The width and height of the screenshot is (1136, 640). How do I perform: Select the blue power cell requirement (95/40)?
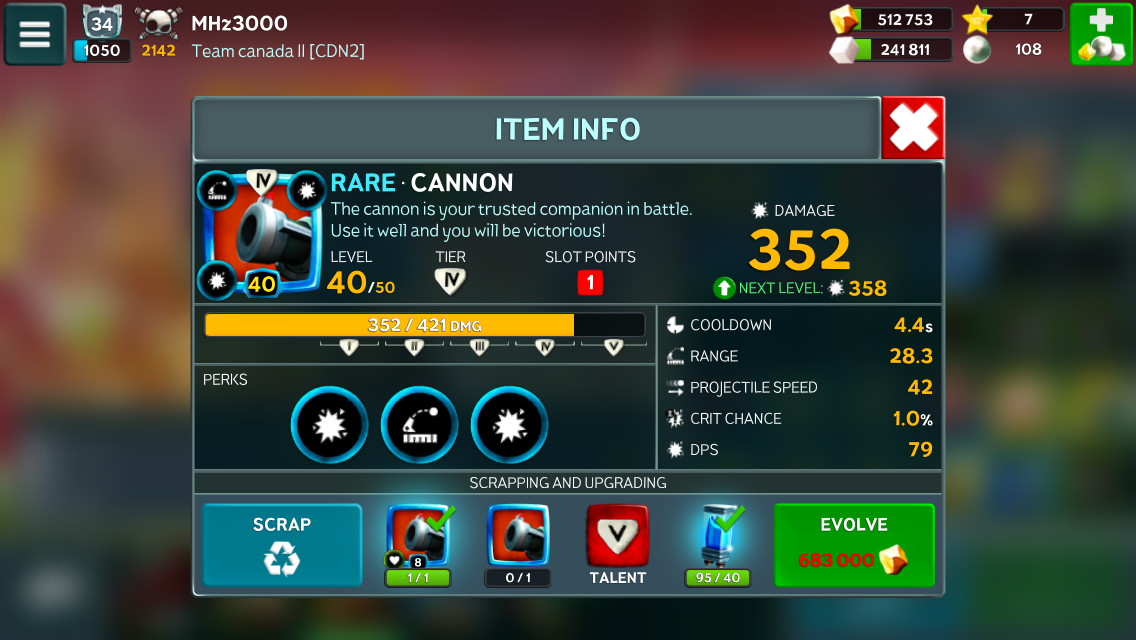click(717, 538)
